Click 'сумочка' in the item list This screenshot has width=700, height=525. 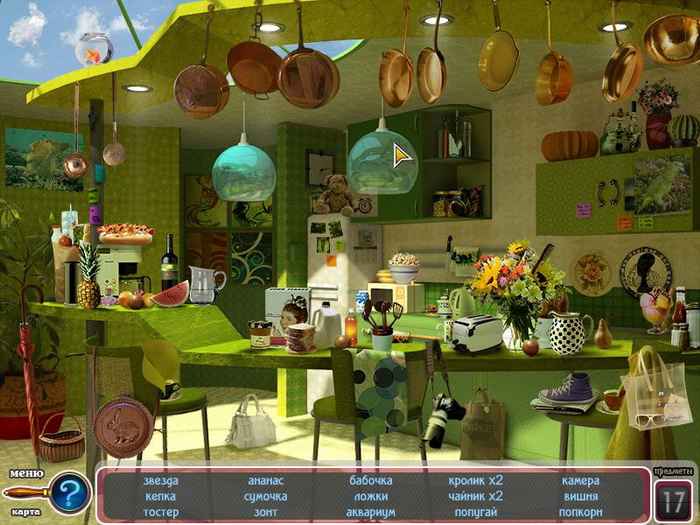coord(266,496)
